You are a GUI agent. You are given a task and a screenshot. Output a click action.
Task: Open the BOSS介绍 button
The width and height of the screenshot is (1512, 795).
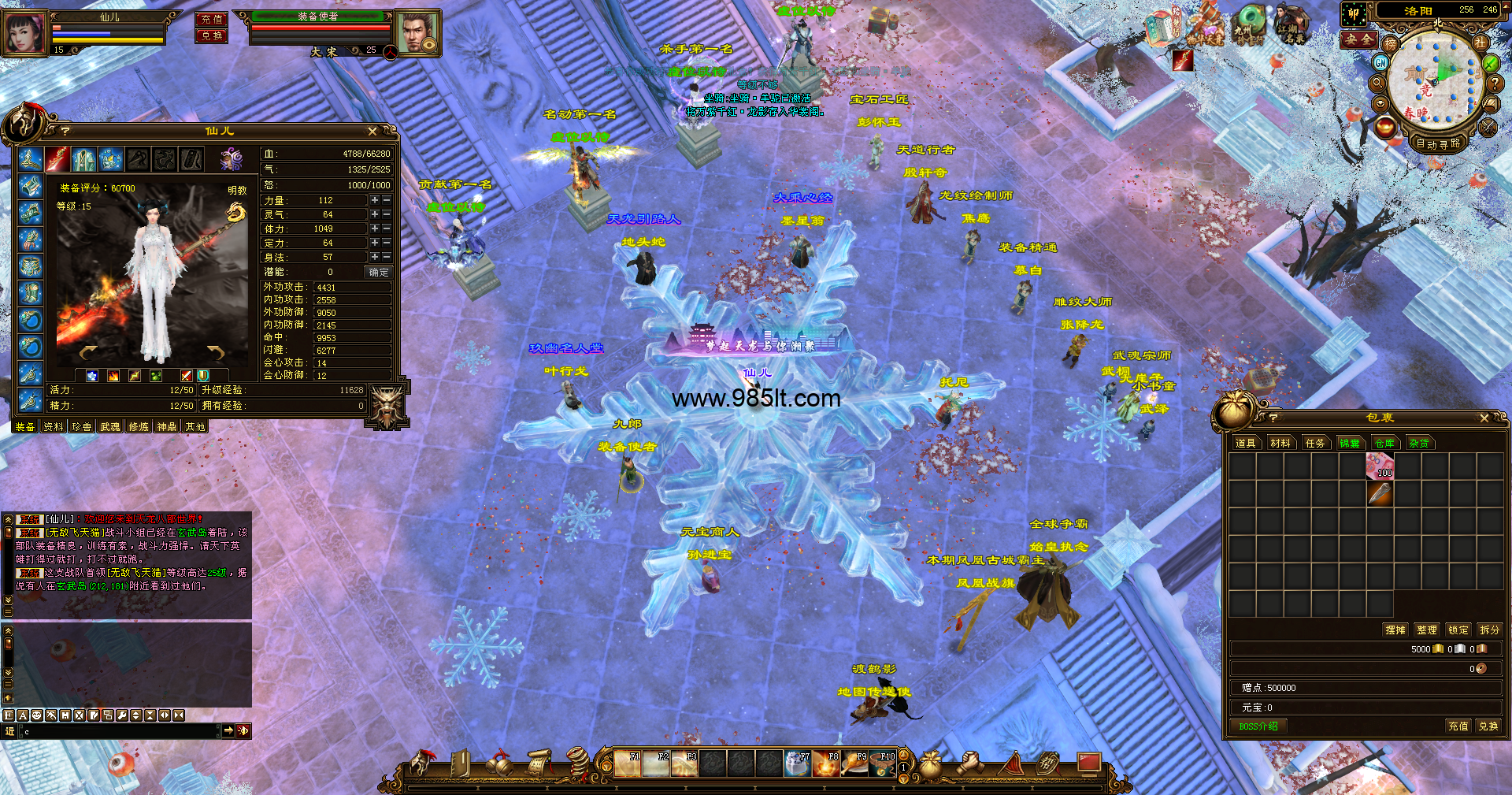[1258, 726]
